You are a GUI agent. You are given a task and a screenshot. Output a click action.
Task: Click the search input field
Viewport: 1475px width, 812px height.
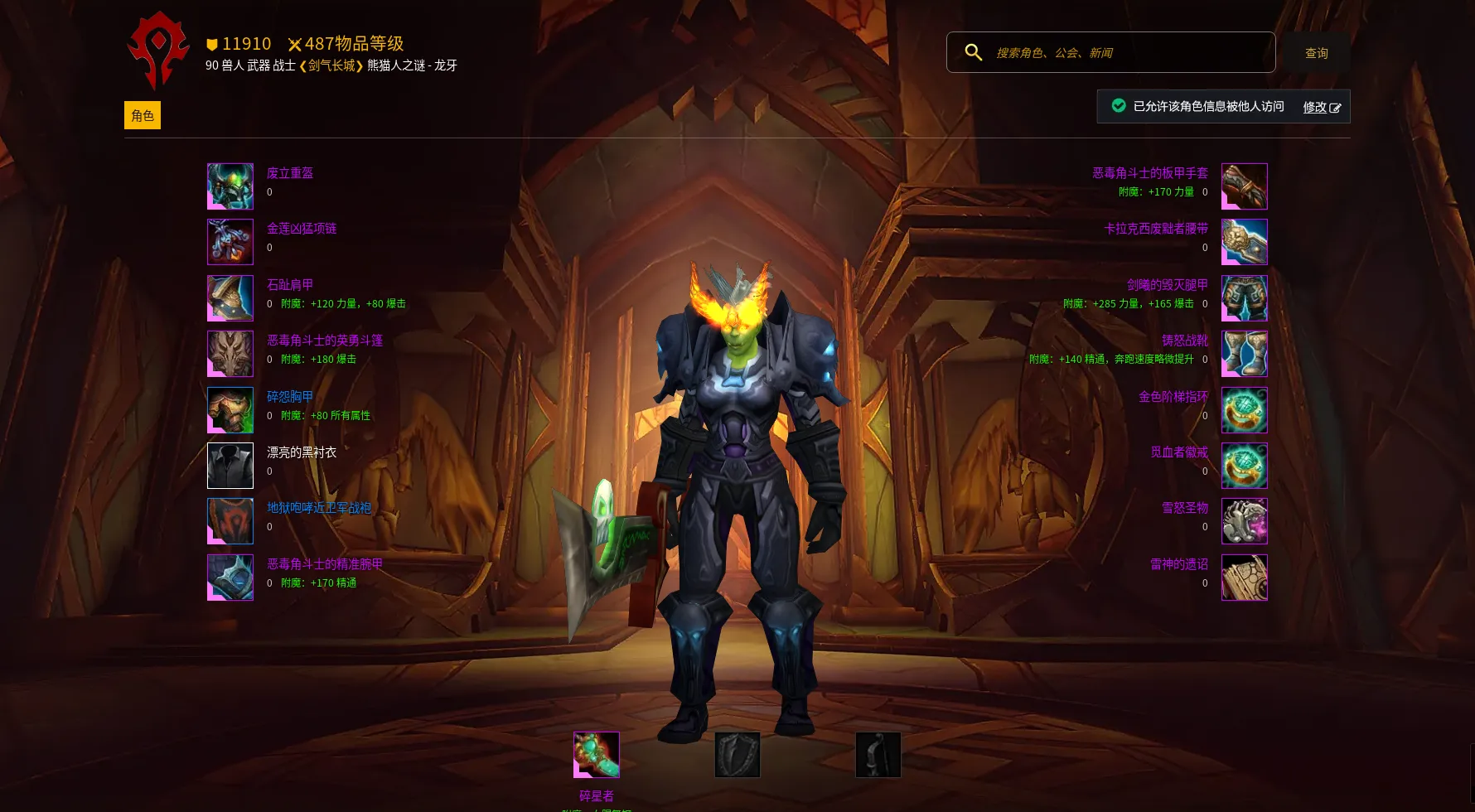coord(1127,52)
